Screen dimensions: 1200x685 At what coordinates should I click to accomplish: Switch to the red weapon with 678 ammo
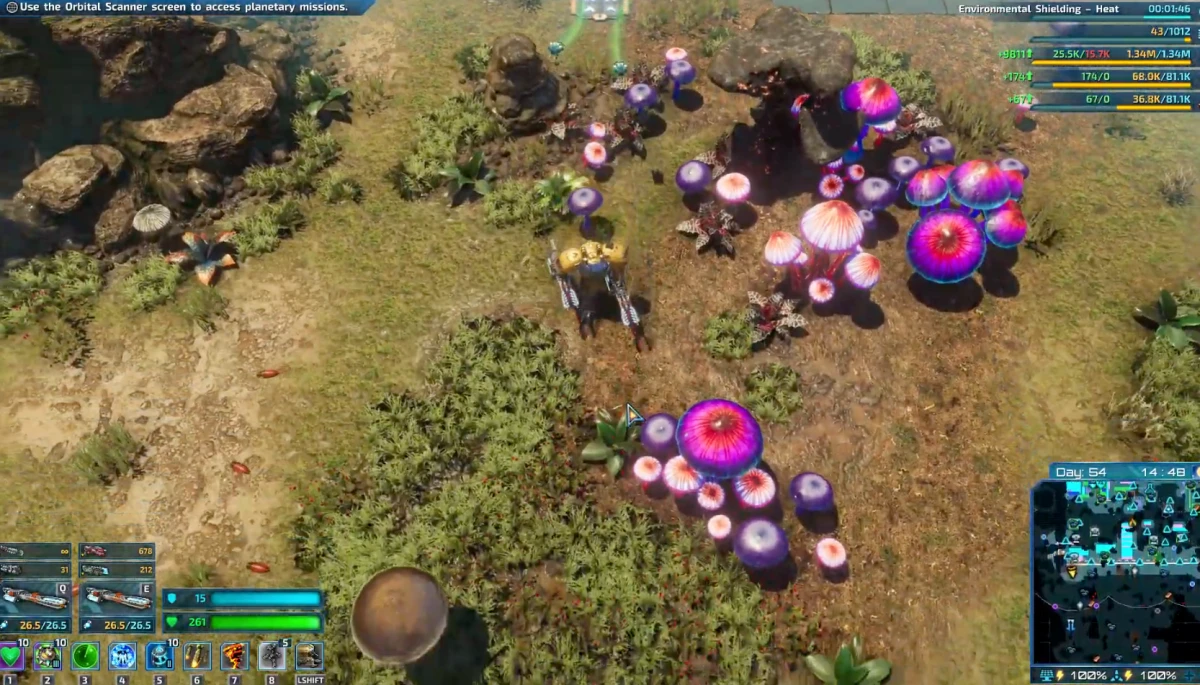click(116, 551)
